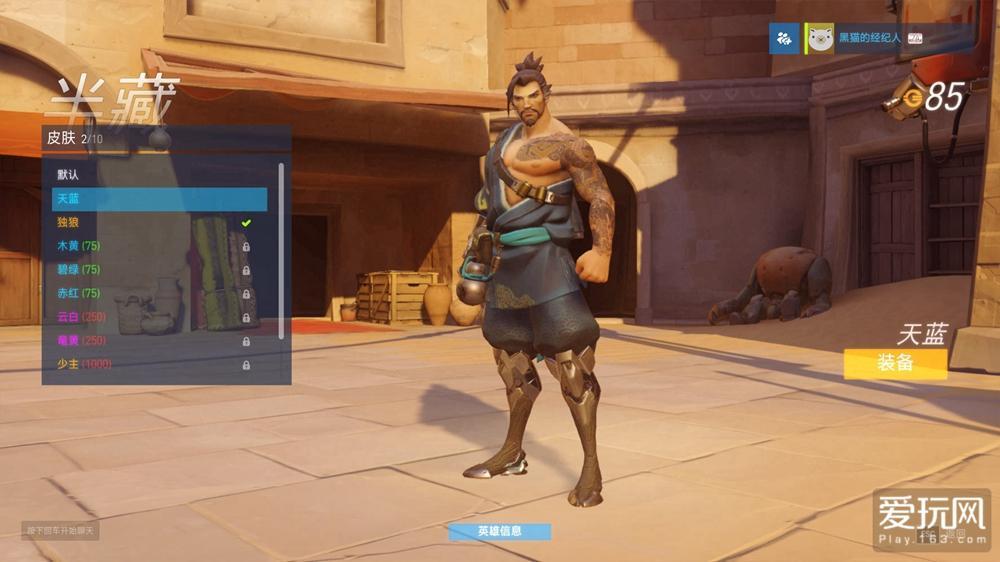Choose the highlighted 天蓝 skin row
Image resolution: width=1000 pixels, height=562 pixels.
pos(160,198)
